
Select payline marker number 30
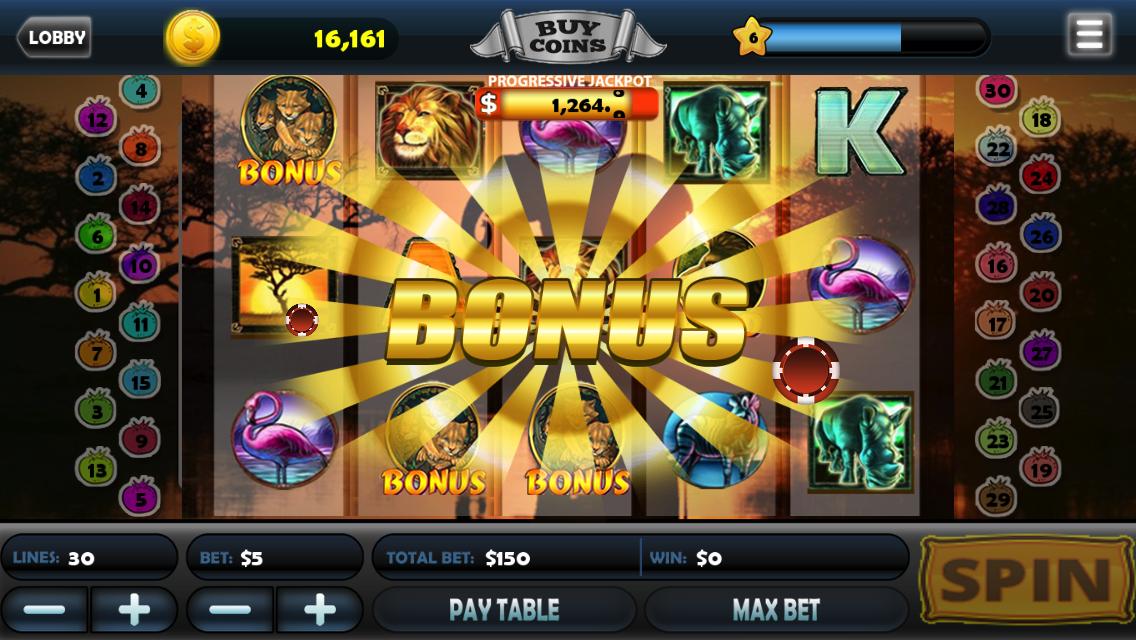click(x=996, y=91)
